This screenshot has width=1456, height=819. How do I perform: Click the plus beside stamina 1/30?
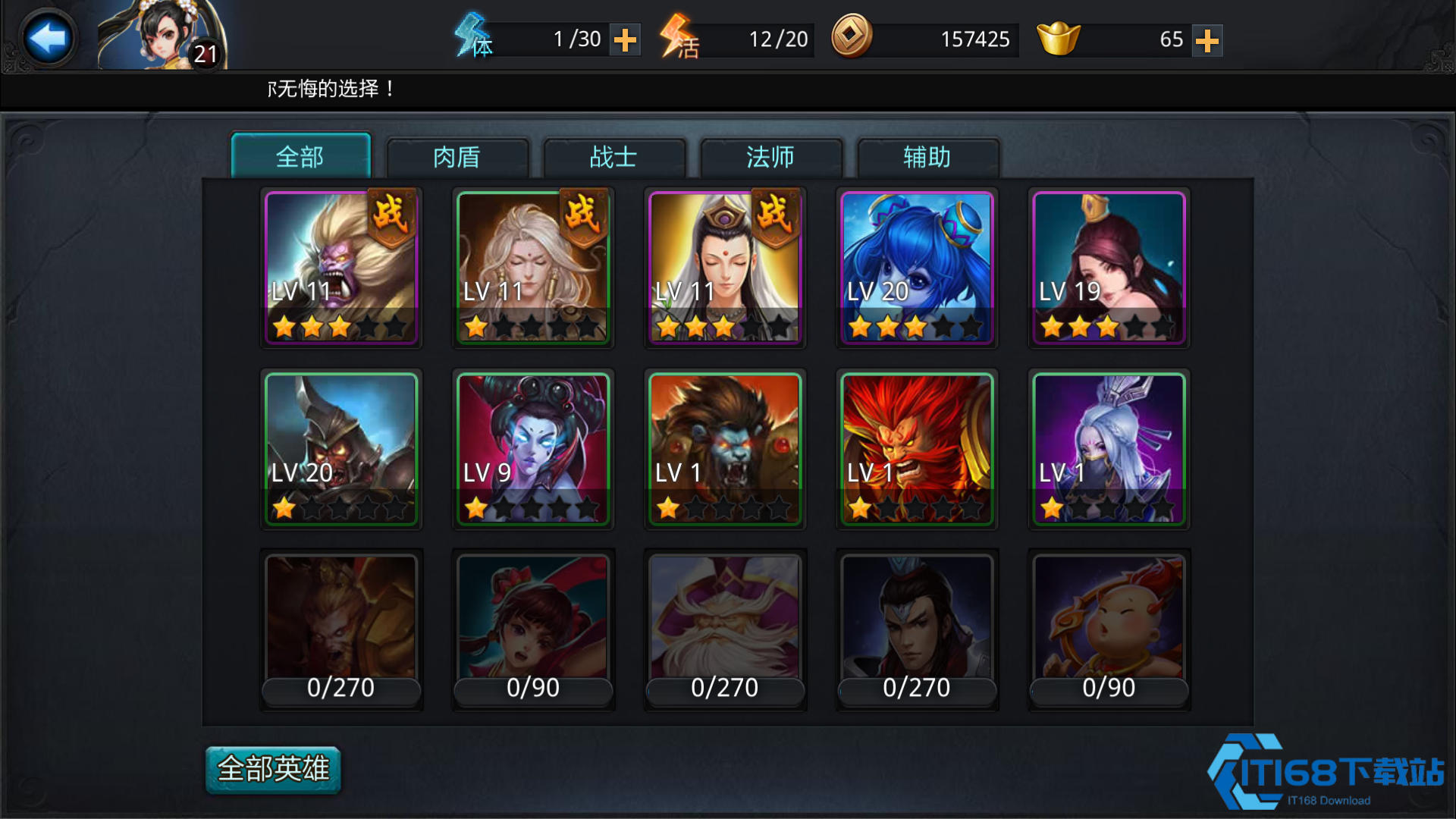tap(625, 39)
